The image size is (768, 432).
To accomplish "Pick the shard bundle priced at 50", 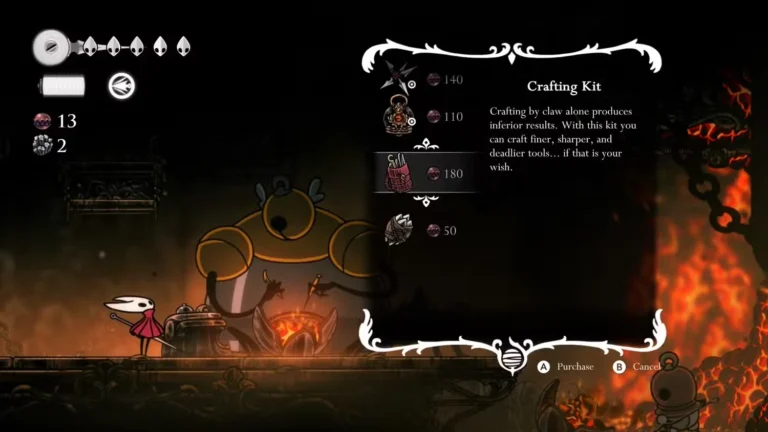I will 400,230.
